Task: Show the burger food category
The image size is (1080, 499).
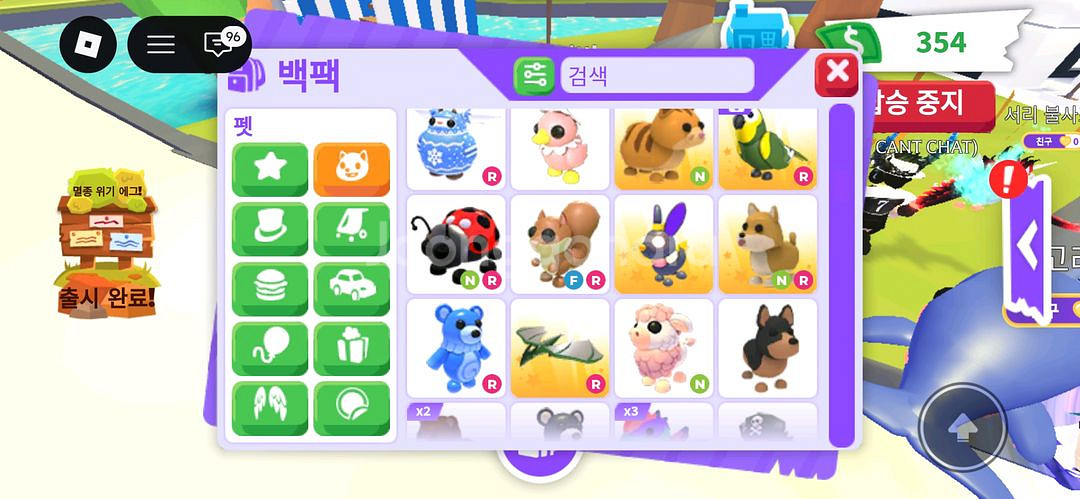Action: 270,289
